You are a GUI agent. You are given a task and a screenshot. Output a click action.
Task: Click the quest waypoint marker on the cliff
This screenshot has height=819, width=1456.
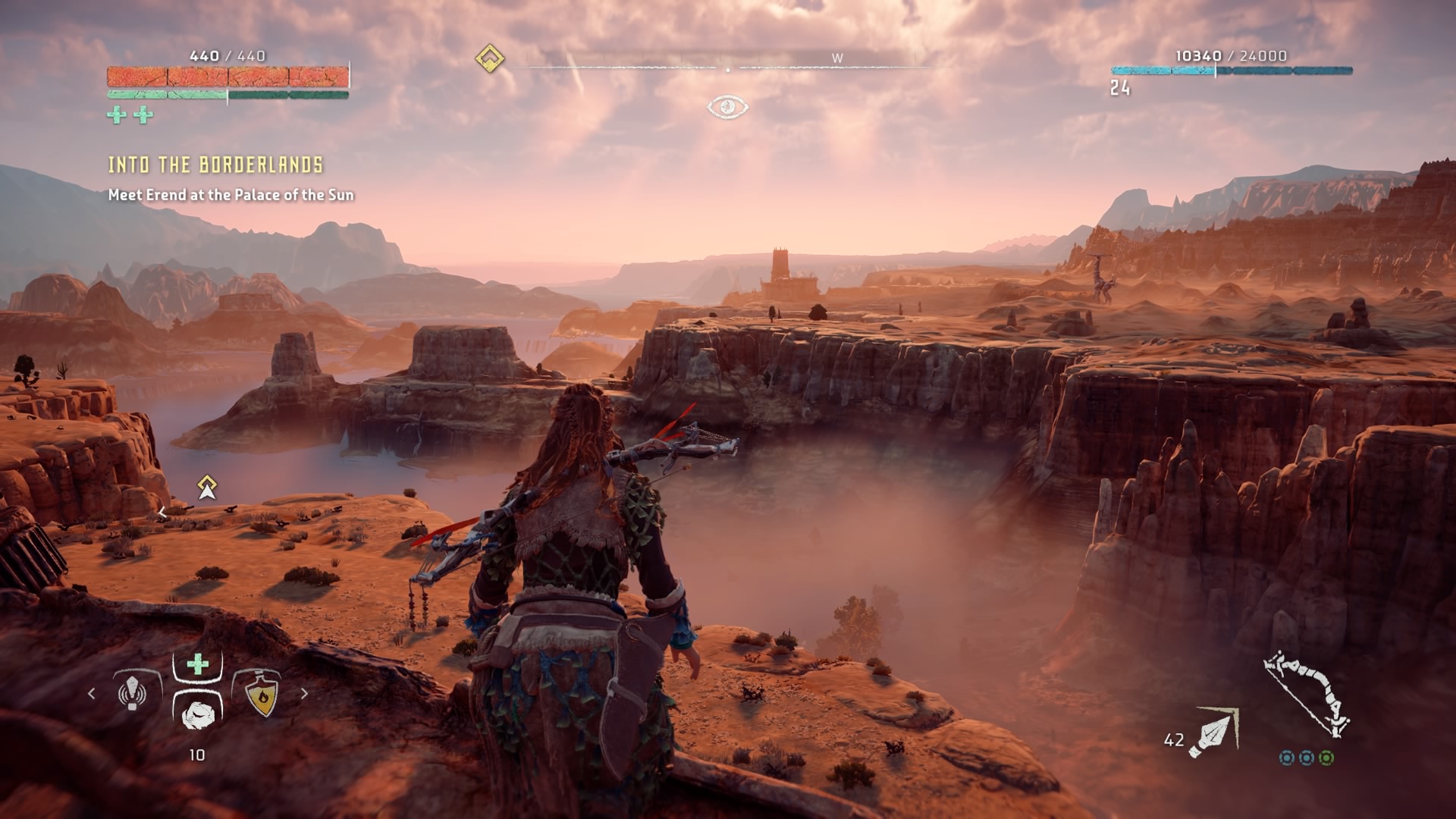207,488
